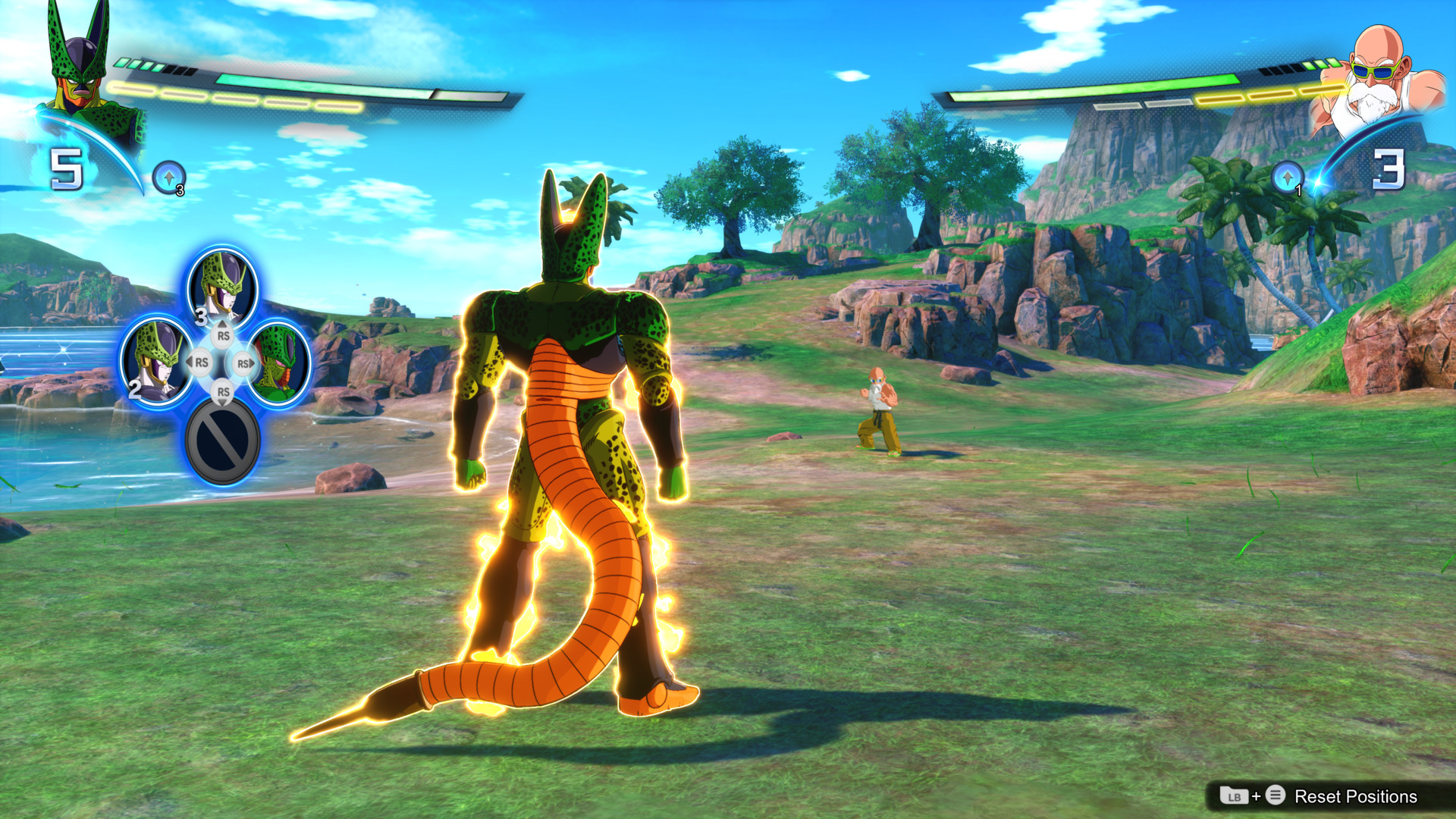Click Cell's large blue number badge
The height and width of the screenshot is (819, 1456).
(67, 169)
